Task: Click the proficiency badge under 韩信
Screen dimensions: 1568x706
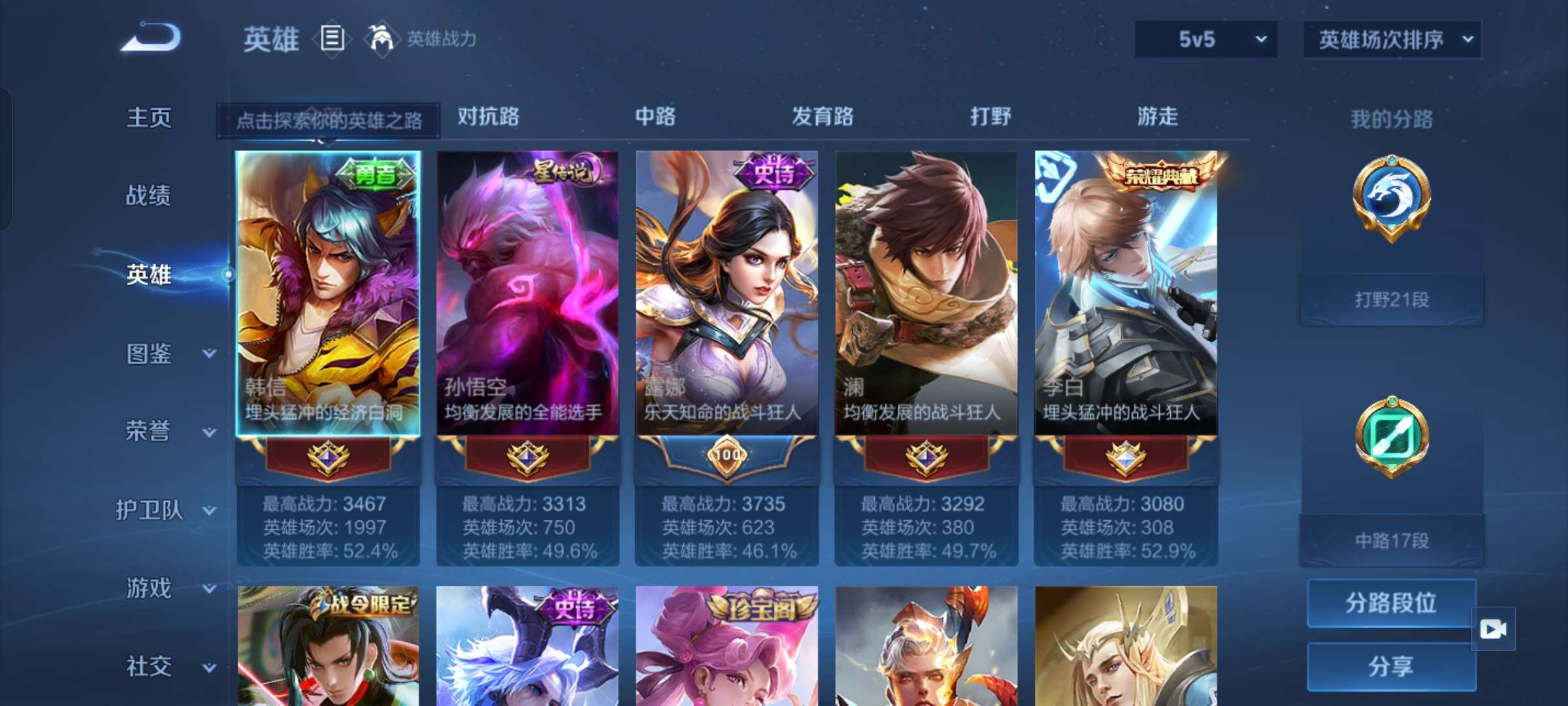Action: [x=329, y=458]
